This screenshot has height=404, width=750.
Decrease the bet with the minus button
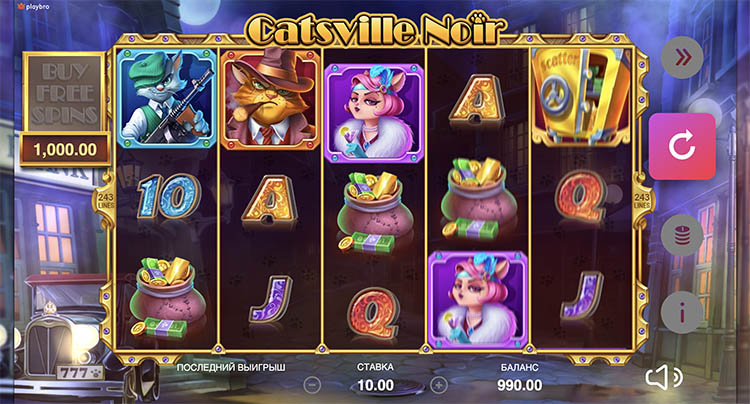point(312,384)
